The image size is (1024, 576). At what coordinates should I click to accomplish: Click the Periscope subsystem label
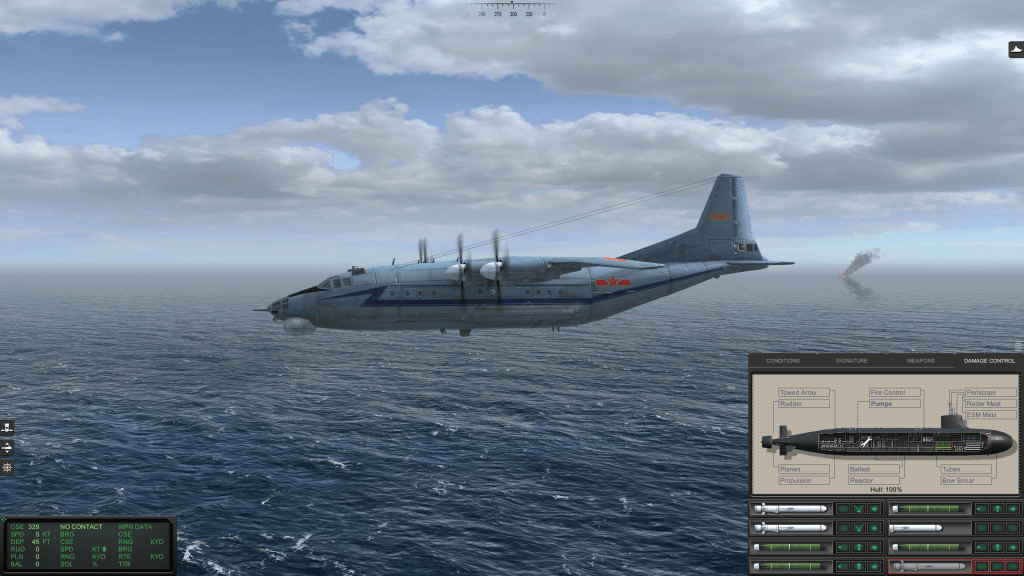tap(982, 393)
